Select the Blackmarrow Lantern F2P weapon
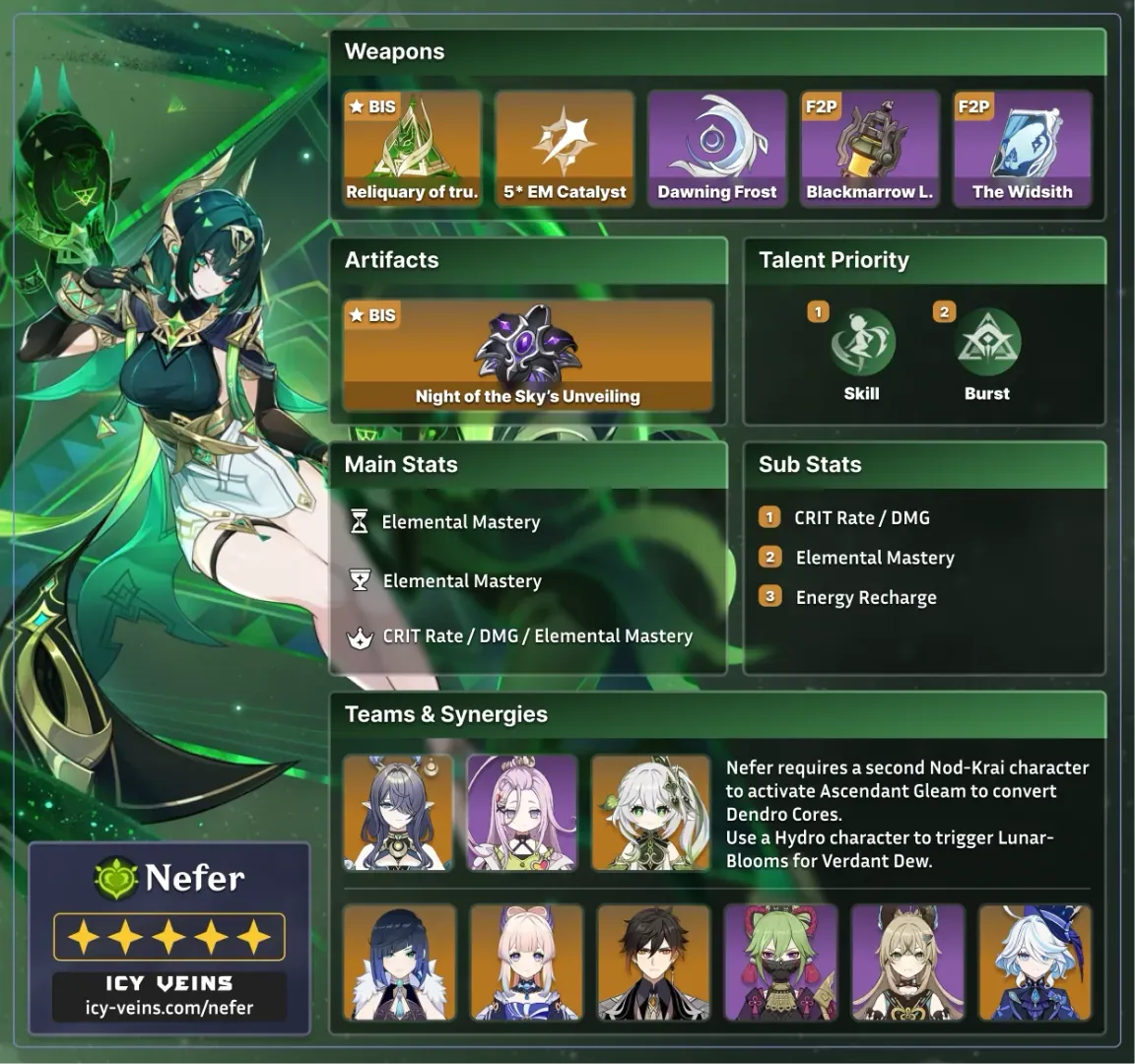 [x=869, y=149]
